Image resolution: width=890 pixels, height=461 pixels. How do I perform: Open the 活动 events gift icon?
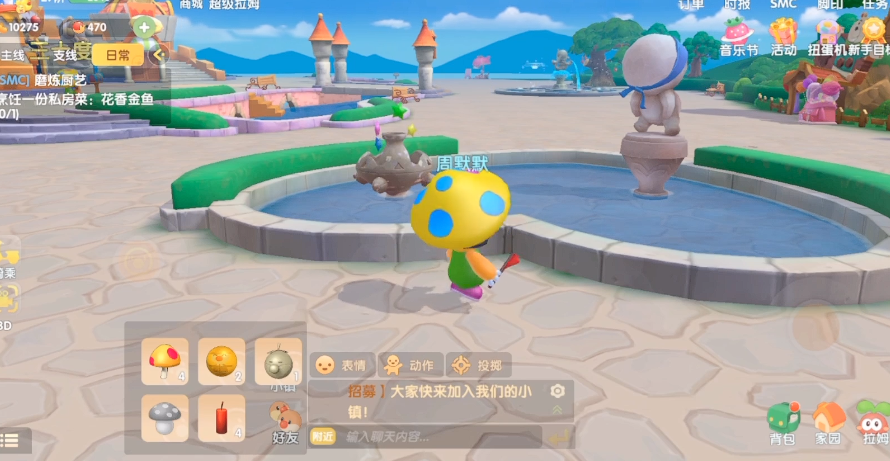click(x=783, y=36)
